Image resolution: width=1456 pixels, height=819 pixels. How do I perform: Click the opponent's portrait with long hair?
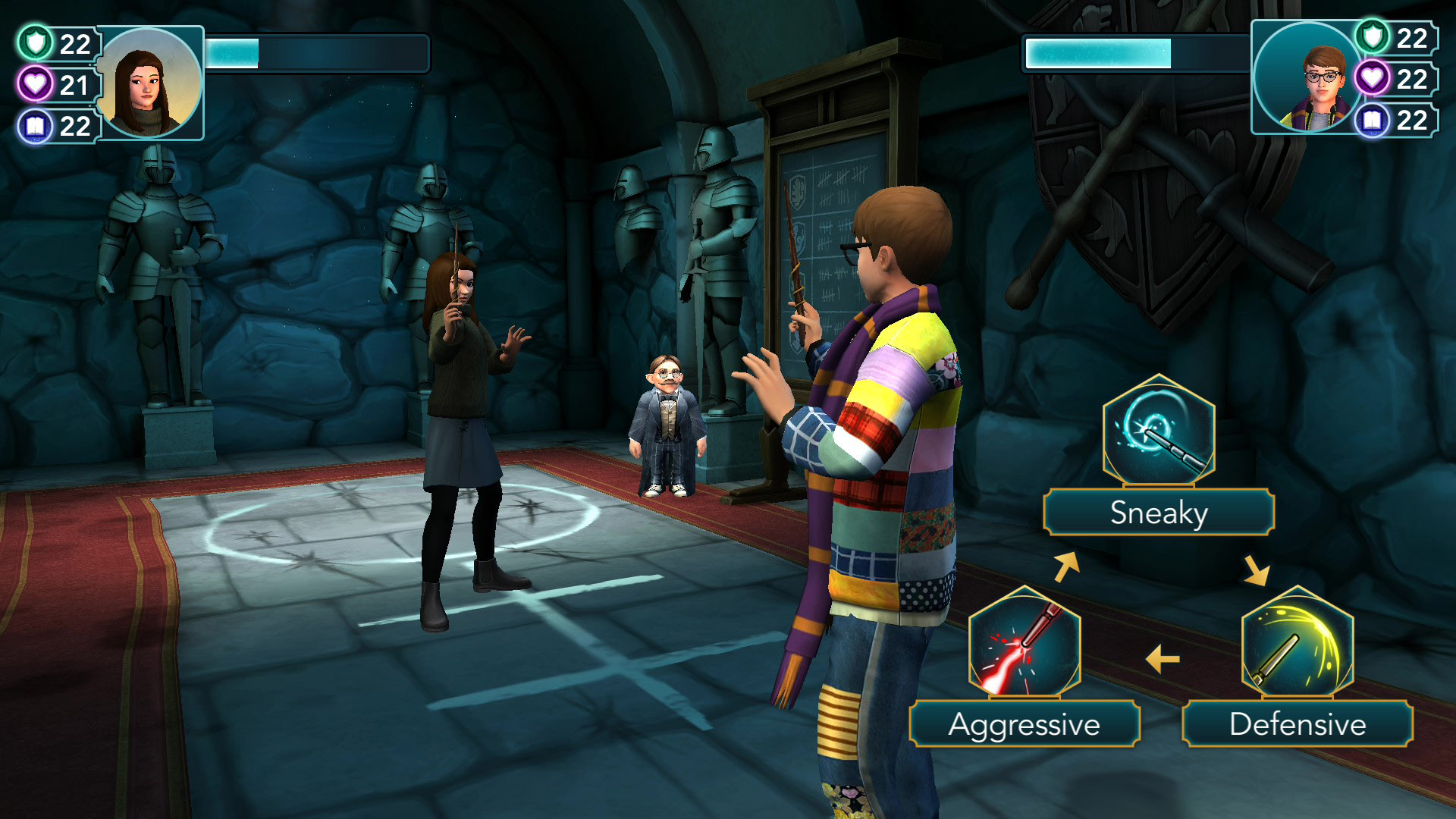[150, 83]
